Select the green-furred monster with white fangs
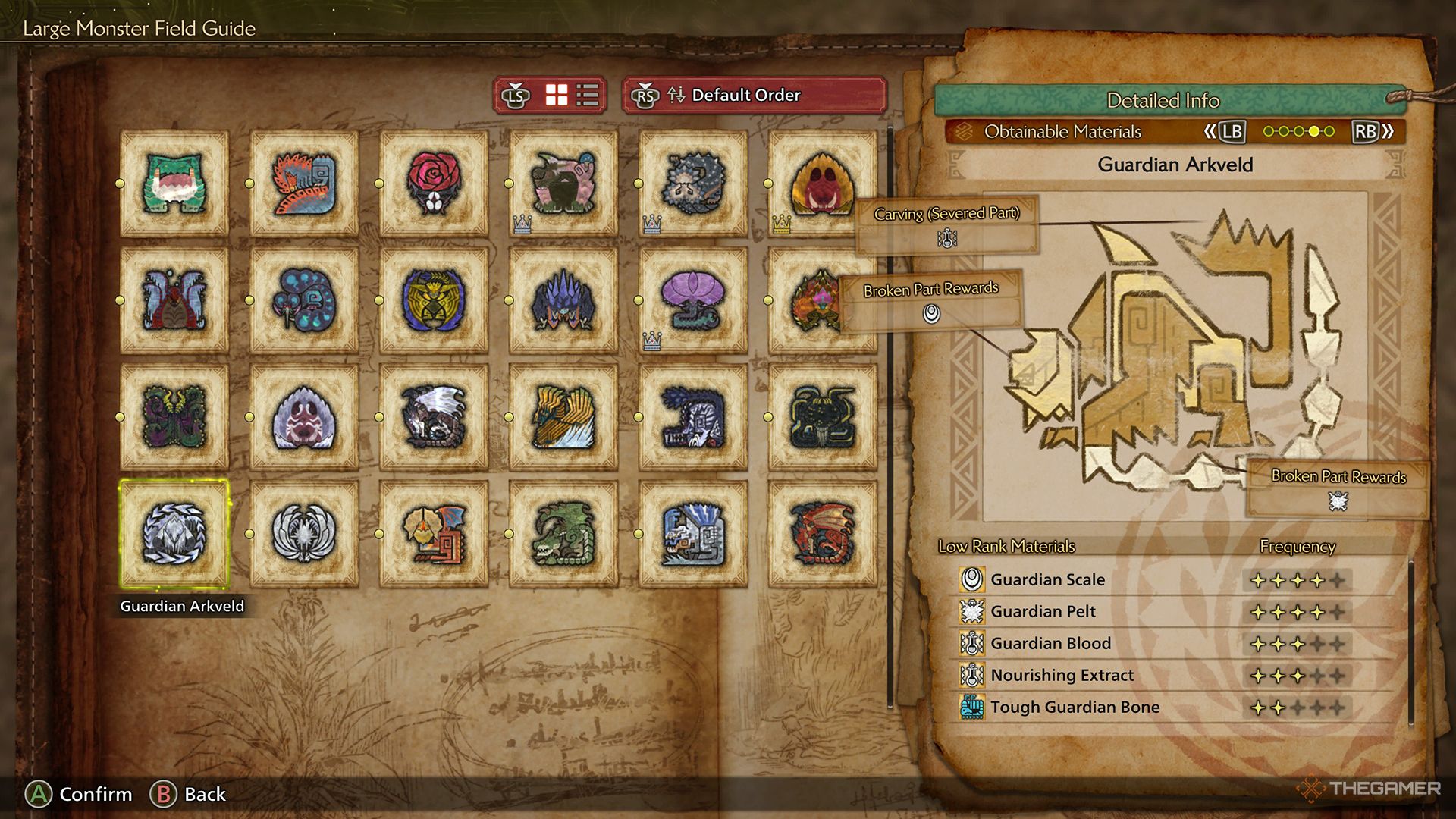 pos(174,184)
